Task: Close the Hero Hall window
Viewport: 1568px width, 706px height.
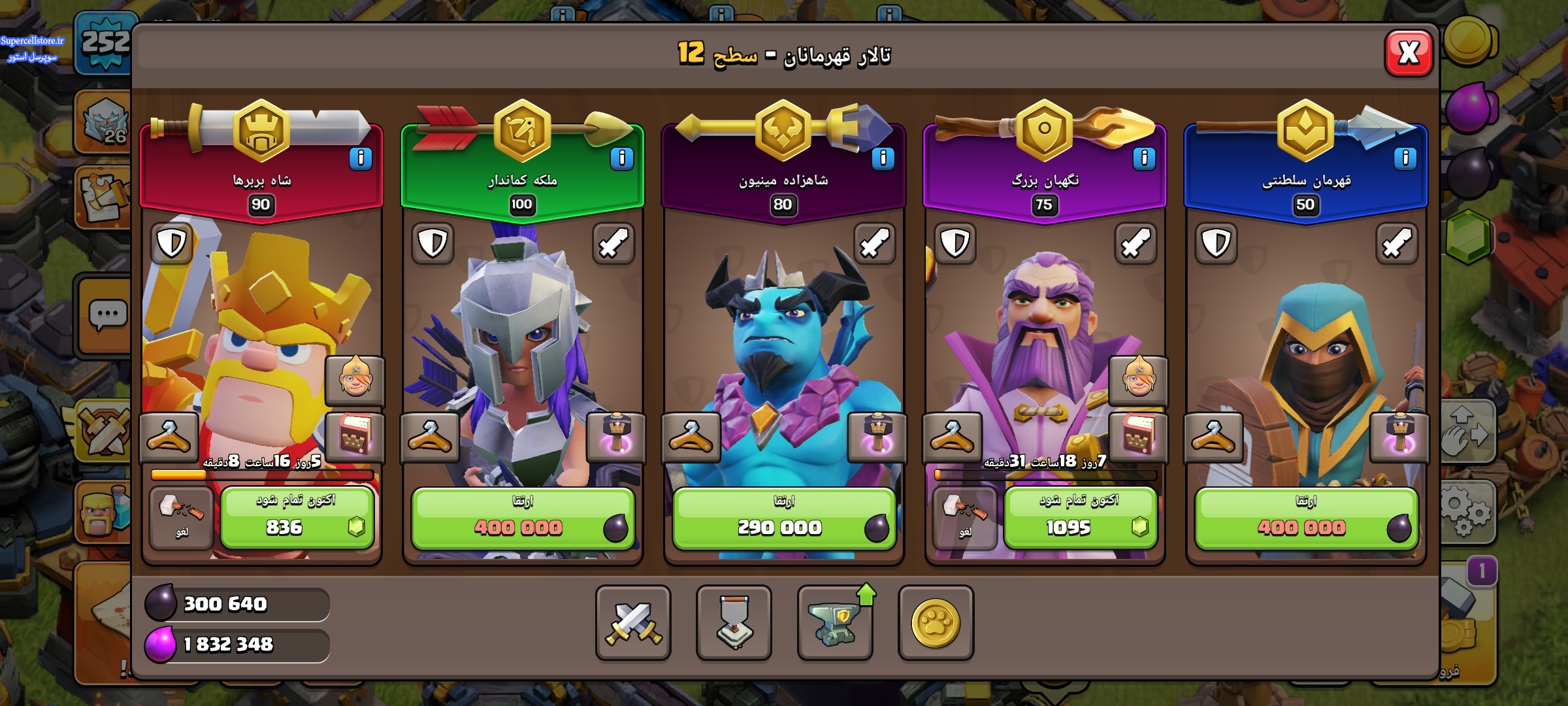Action: click(1409, 53)
